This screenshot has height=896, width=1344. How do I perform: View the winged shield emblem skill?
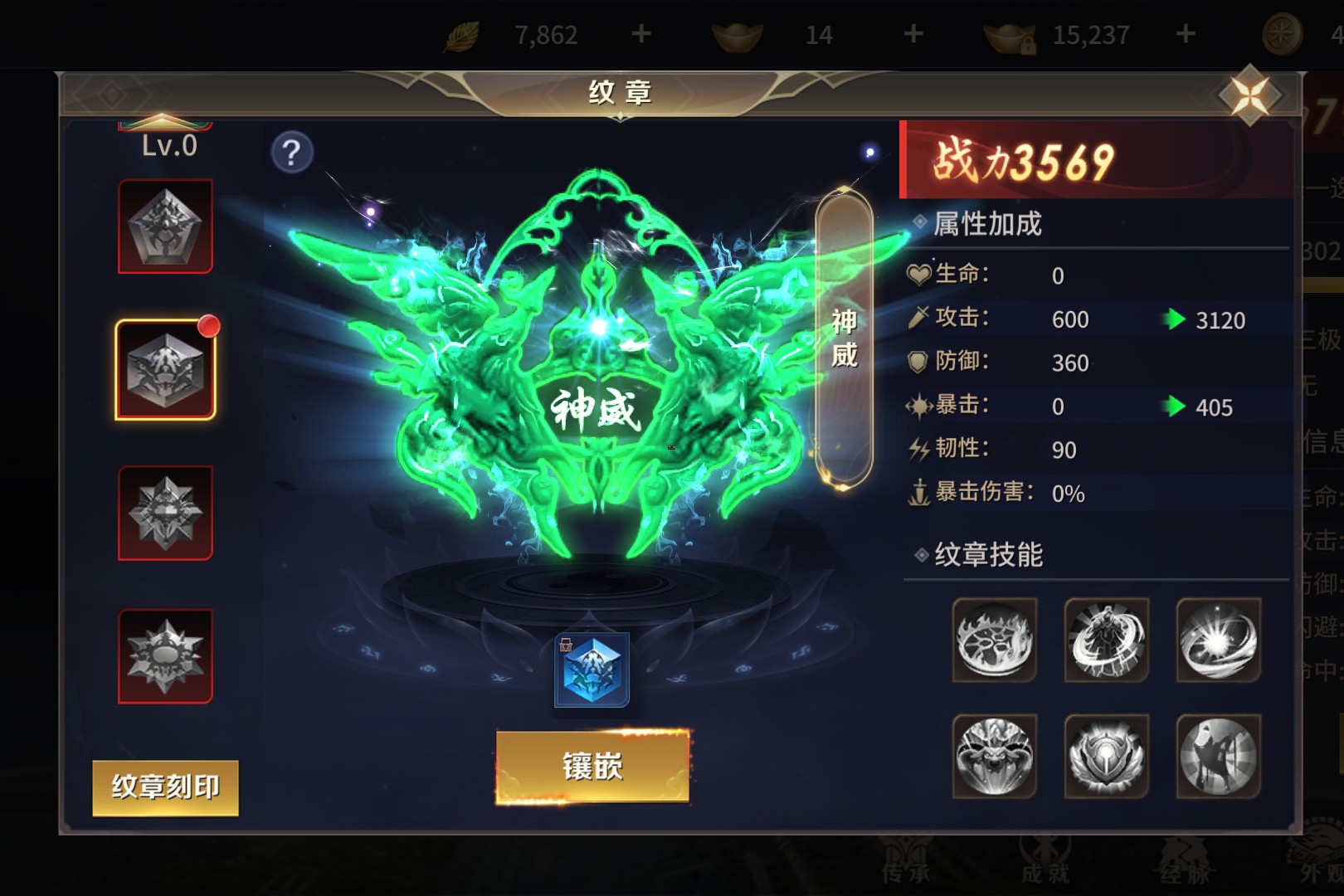tap(1106, 756)
